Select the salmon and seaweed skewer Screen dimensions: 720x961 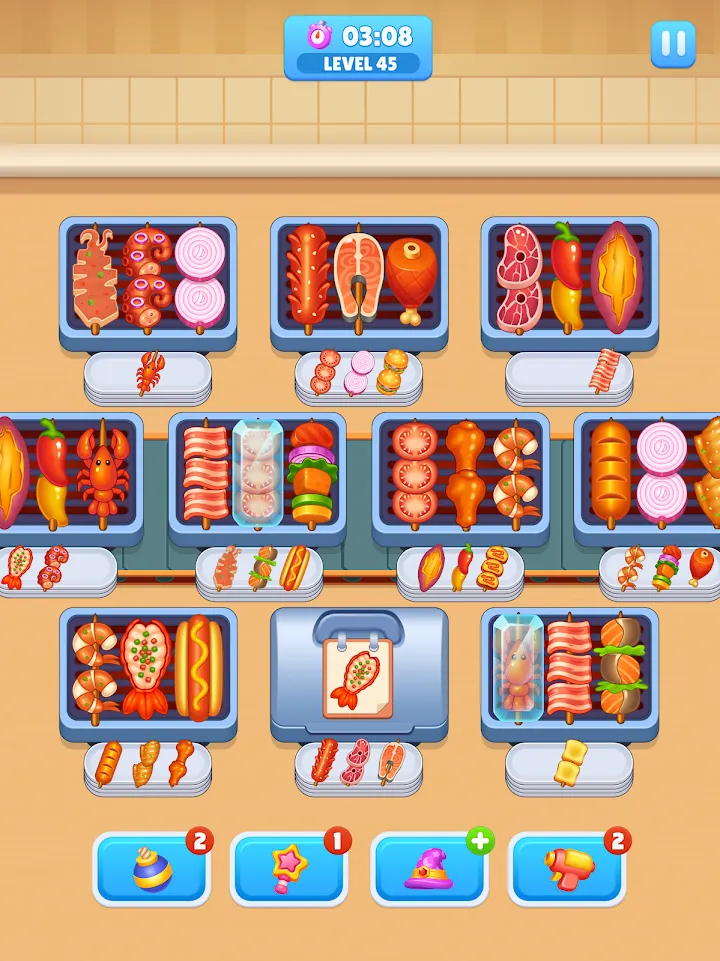click(x=621, y=668)
